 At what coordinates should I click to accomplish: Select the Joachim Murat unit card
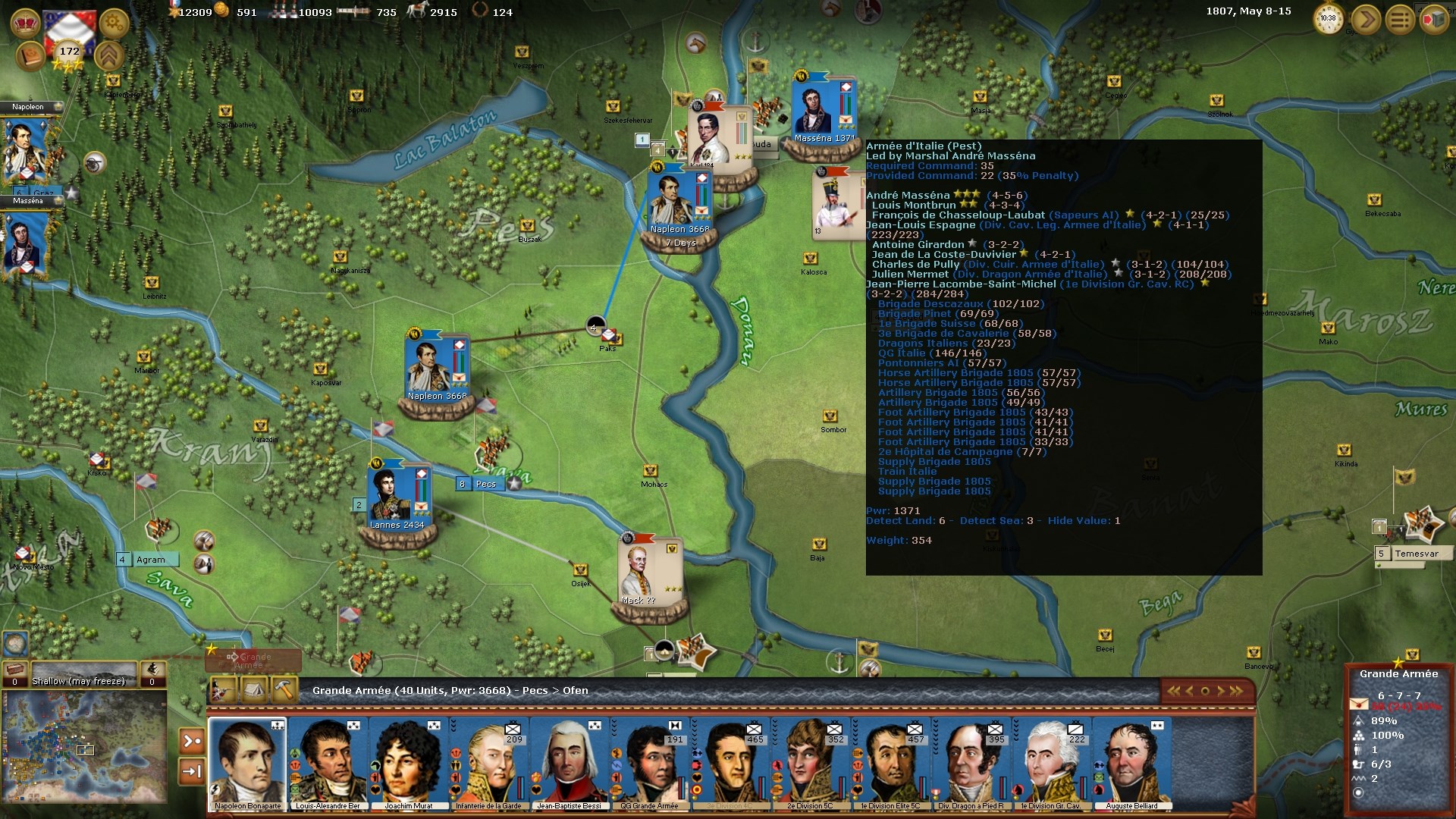[x=408, y=764]
